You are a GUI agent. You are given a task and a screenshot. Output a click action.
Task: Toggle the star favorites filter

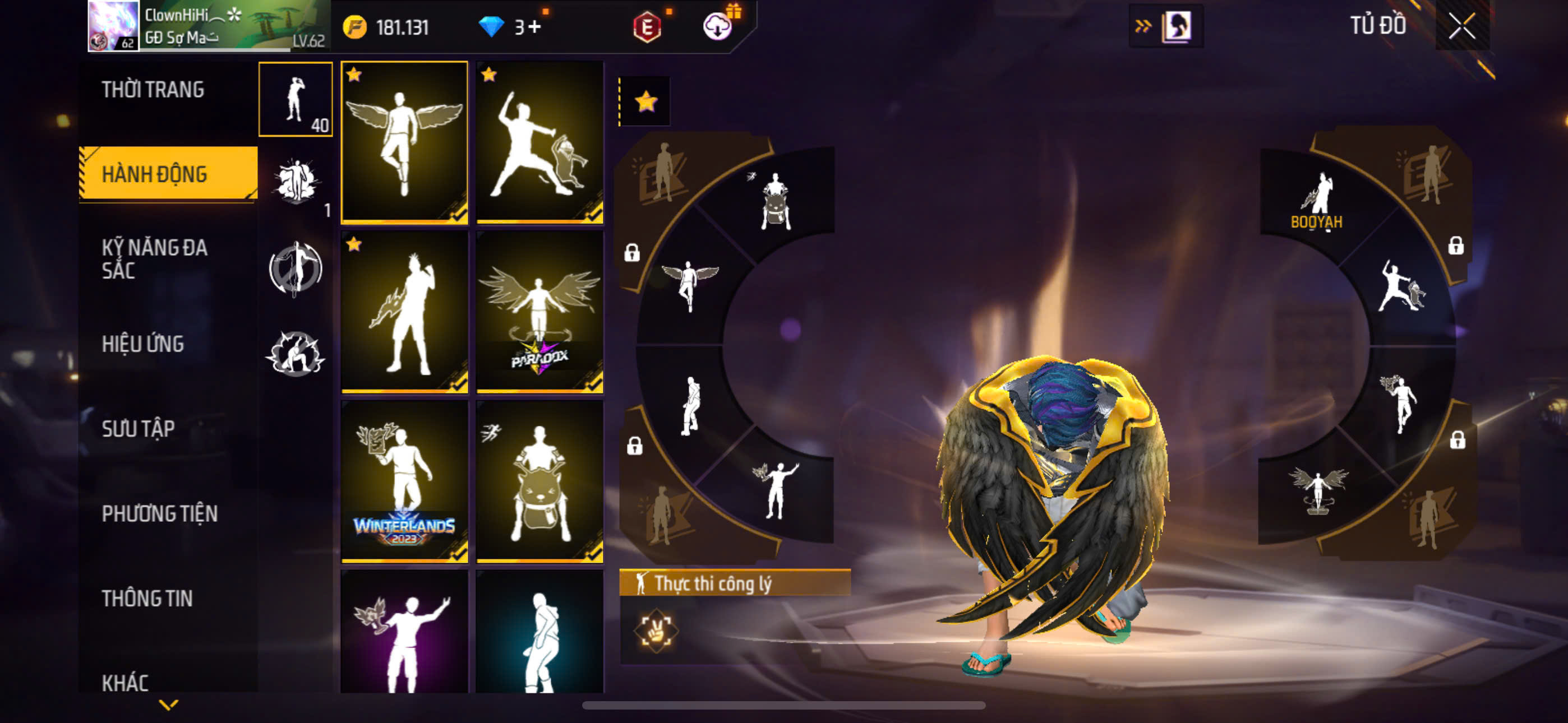click(646, 101)
